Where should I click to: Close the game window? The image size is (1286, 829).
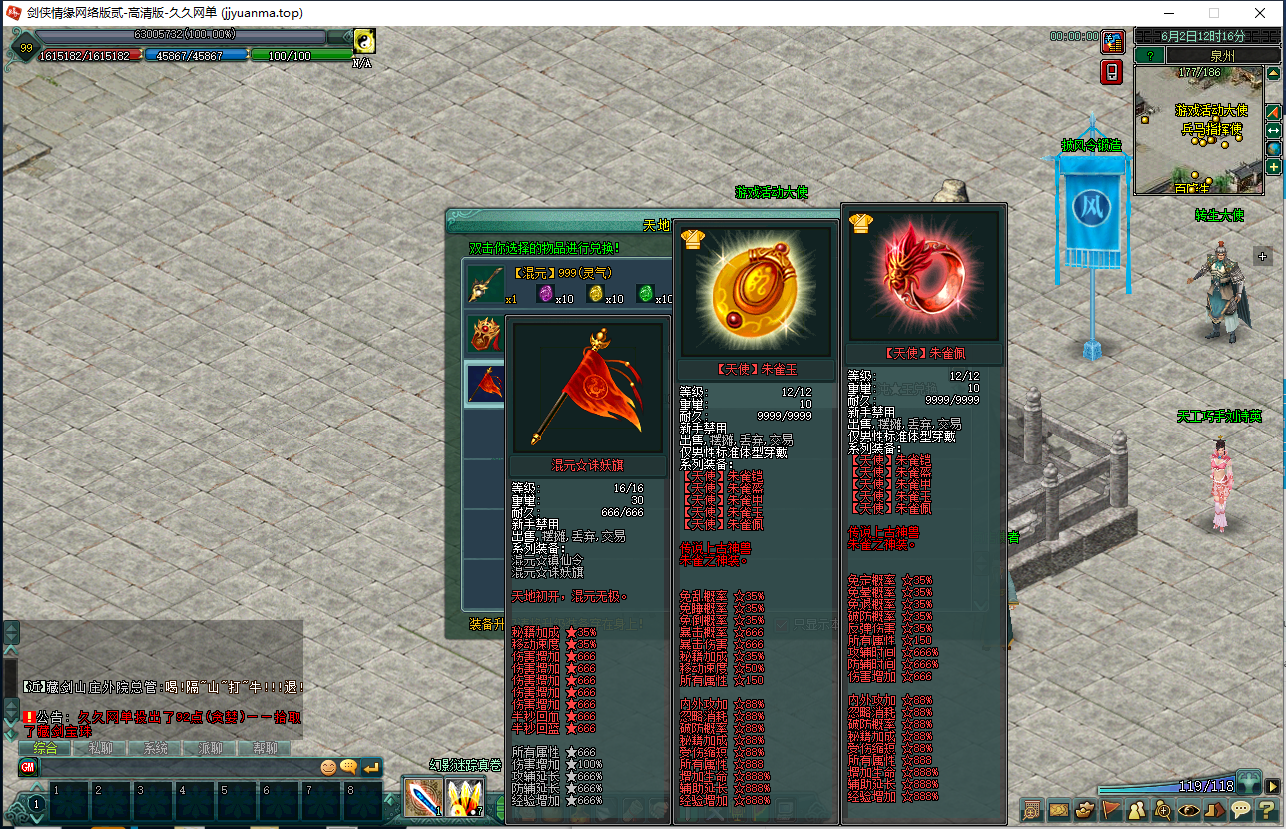pyautogui.click(x=1261, y=13)
